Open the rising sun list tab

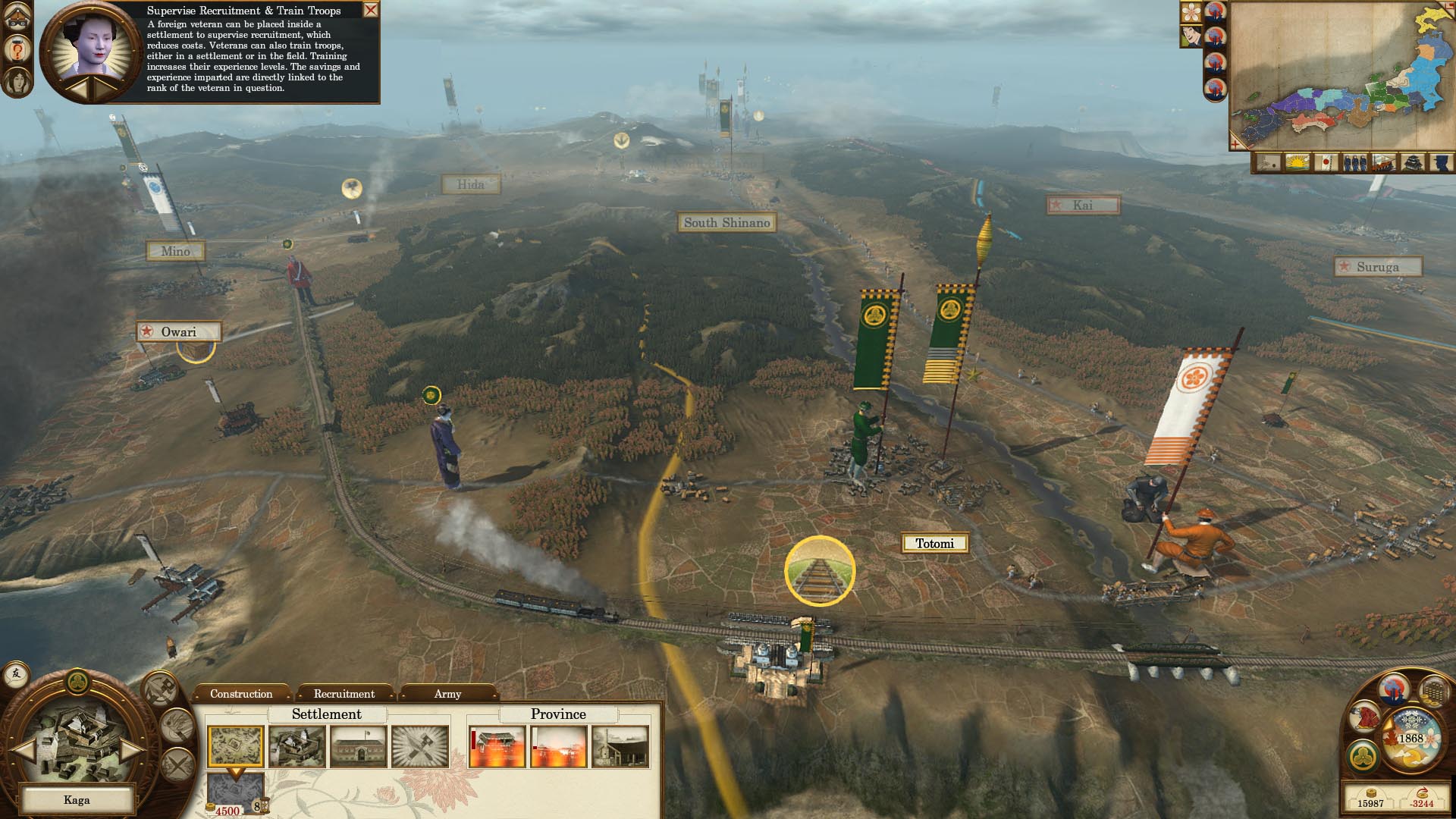tap(1298, 162)
